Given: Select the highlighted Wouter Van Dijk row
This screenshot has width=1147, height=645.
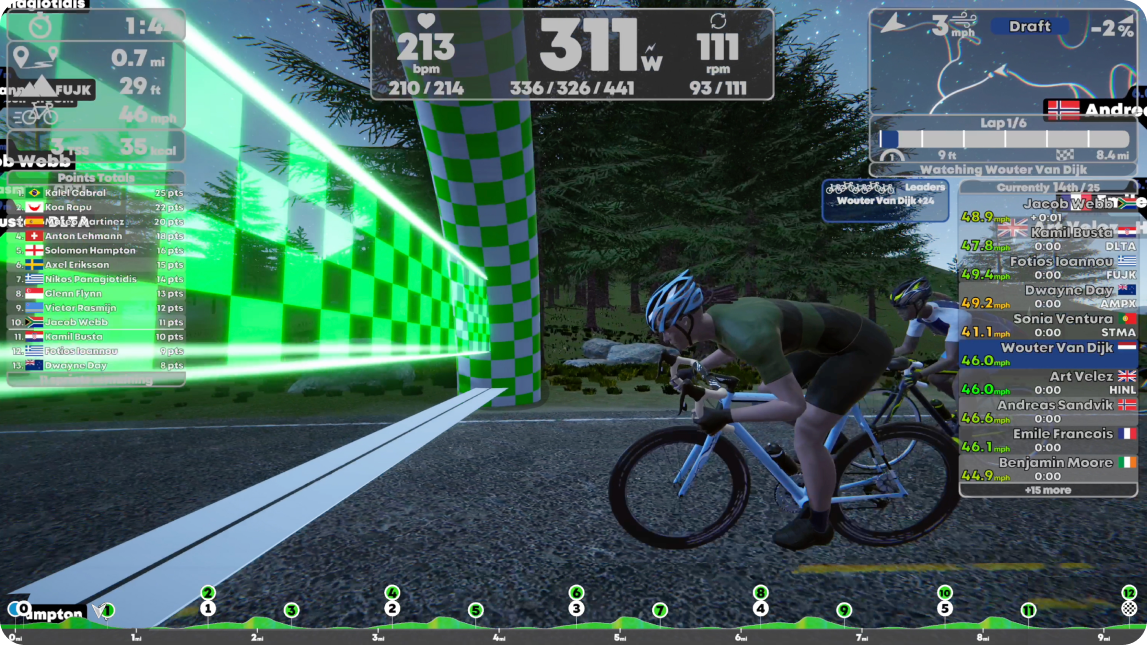Looking at the screenshot, I should click(x=1048, y=354).
